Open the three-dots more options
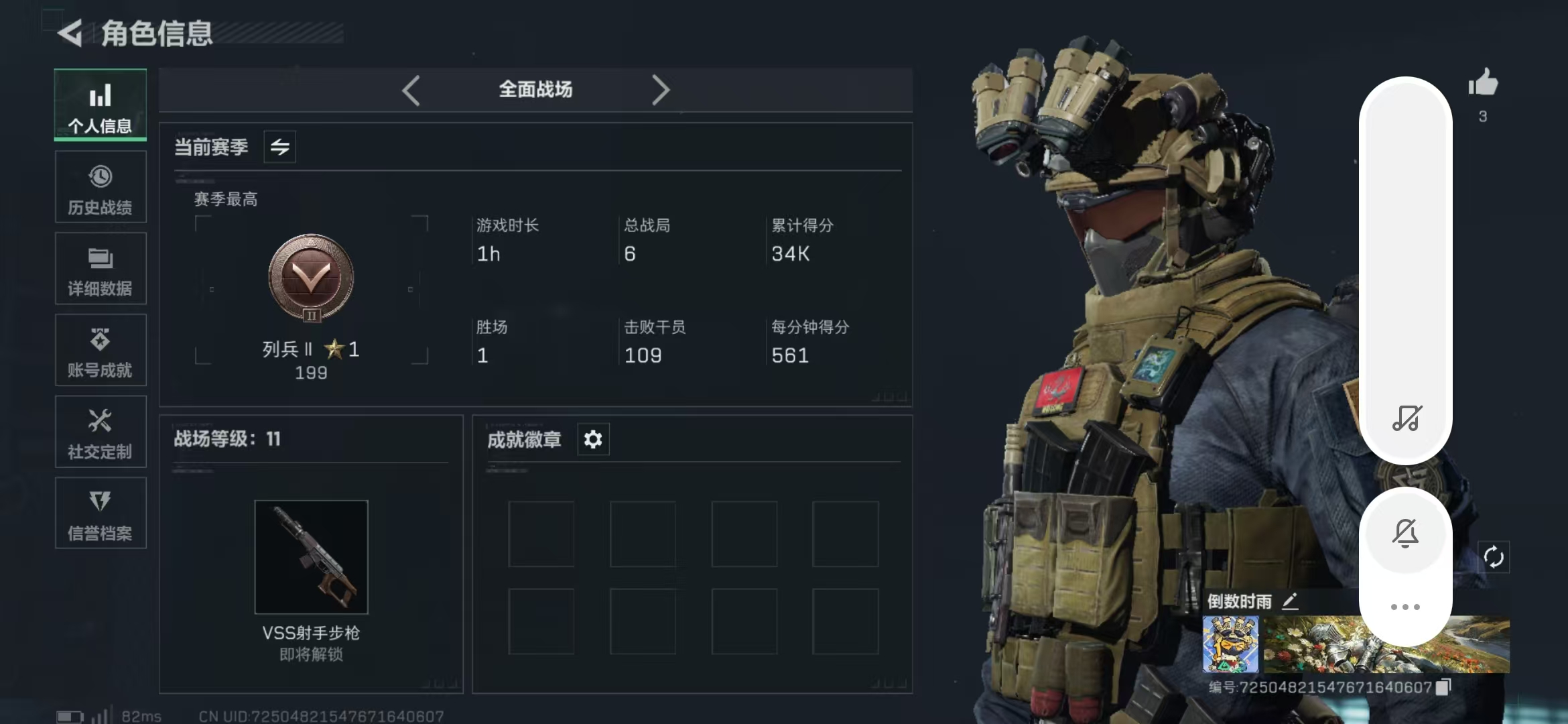 [x=1405, y=607]
